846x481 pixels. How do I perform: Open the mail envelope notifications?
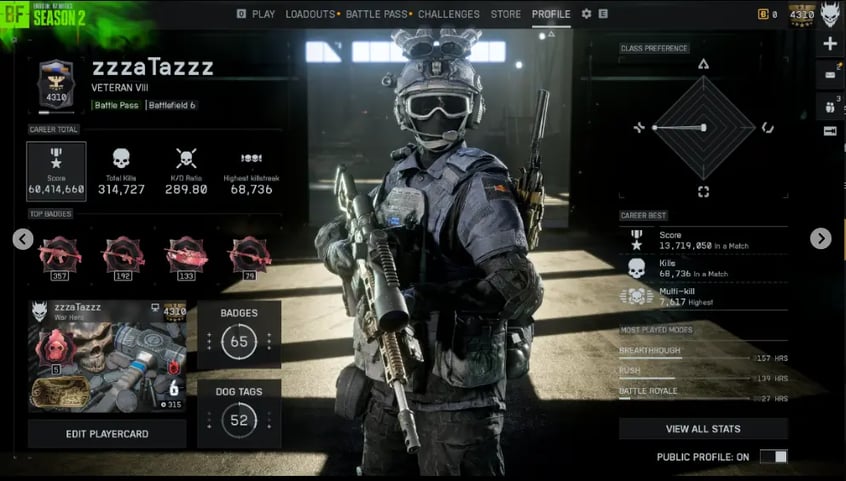830,74
